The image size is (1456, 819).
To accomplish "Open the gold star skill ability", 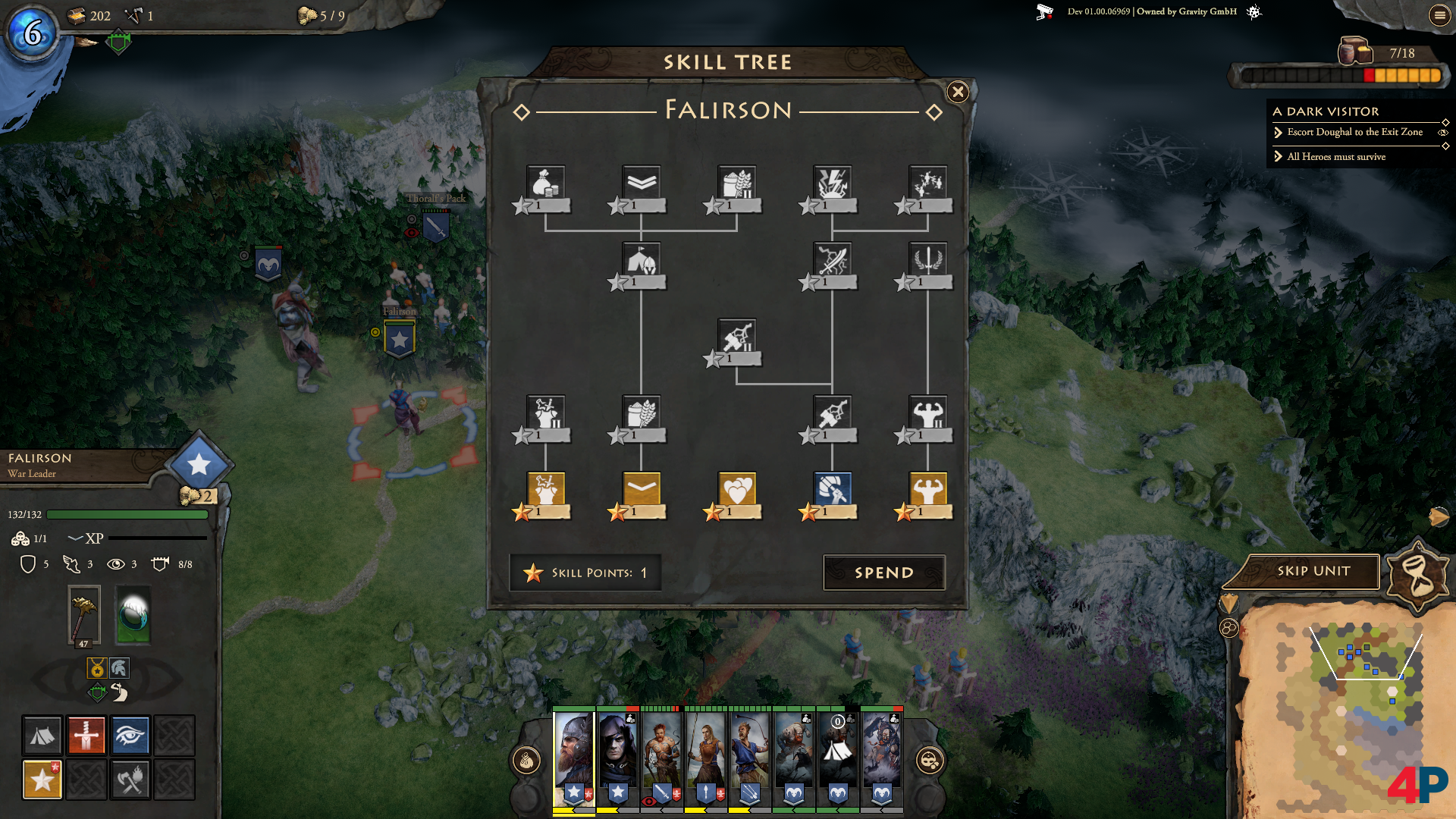I will pos(42,779).
